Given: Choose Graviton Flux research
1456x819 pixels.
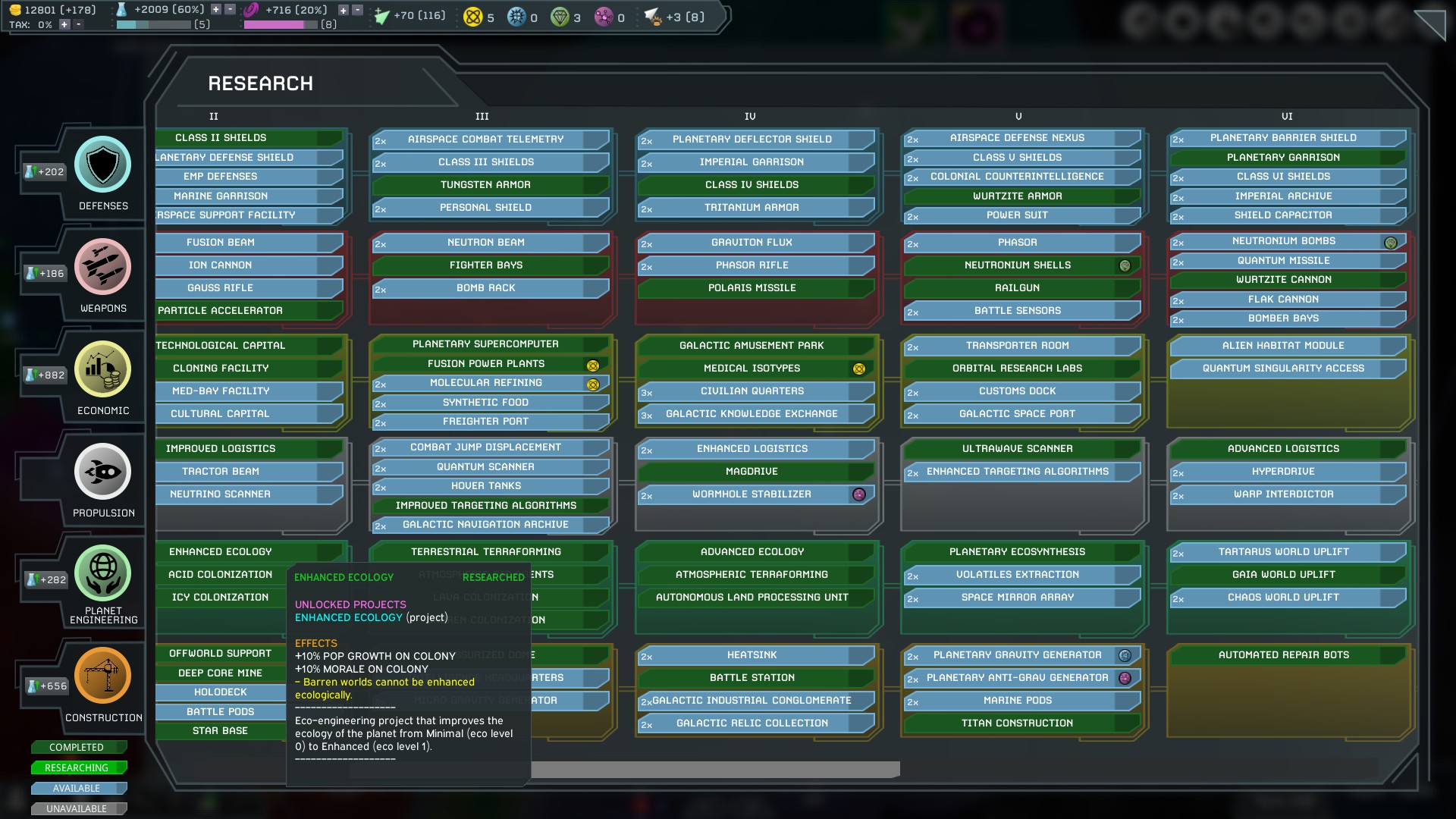Looking at the screenshot, I should click(x=752, y=243).
